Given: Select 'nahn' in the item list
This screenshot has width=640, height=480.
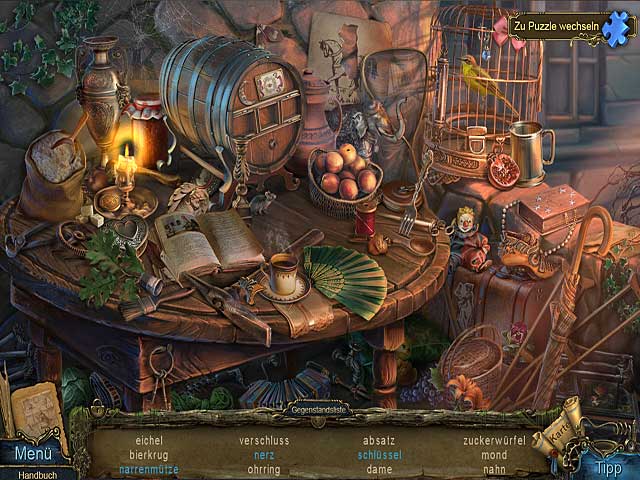Looking at the screenshot, I should (x=494, y=468).
